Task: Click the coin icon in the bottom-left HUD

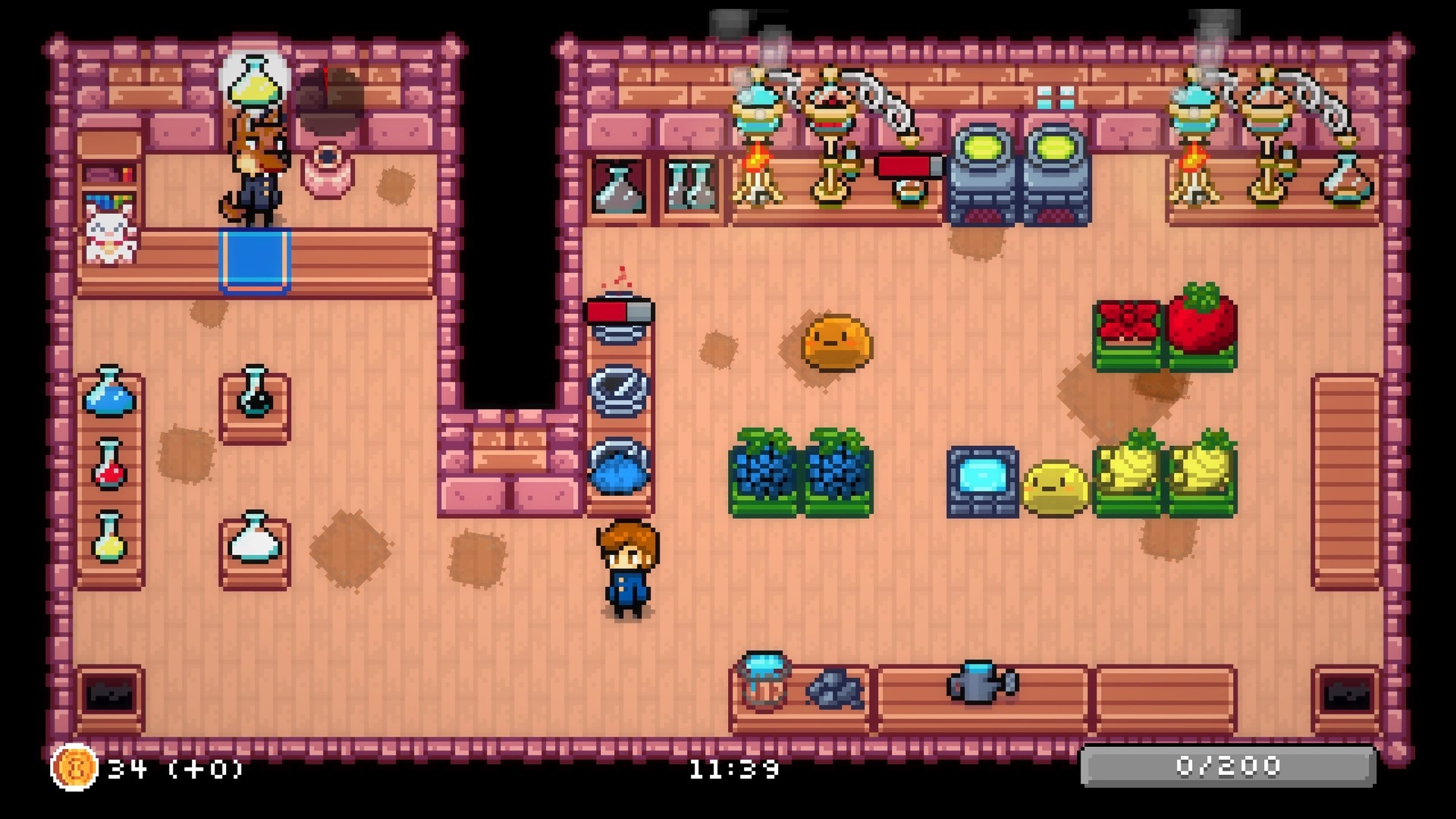Action: click(x=74, y=768)
